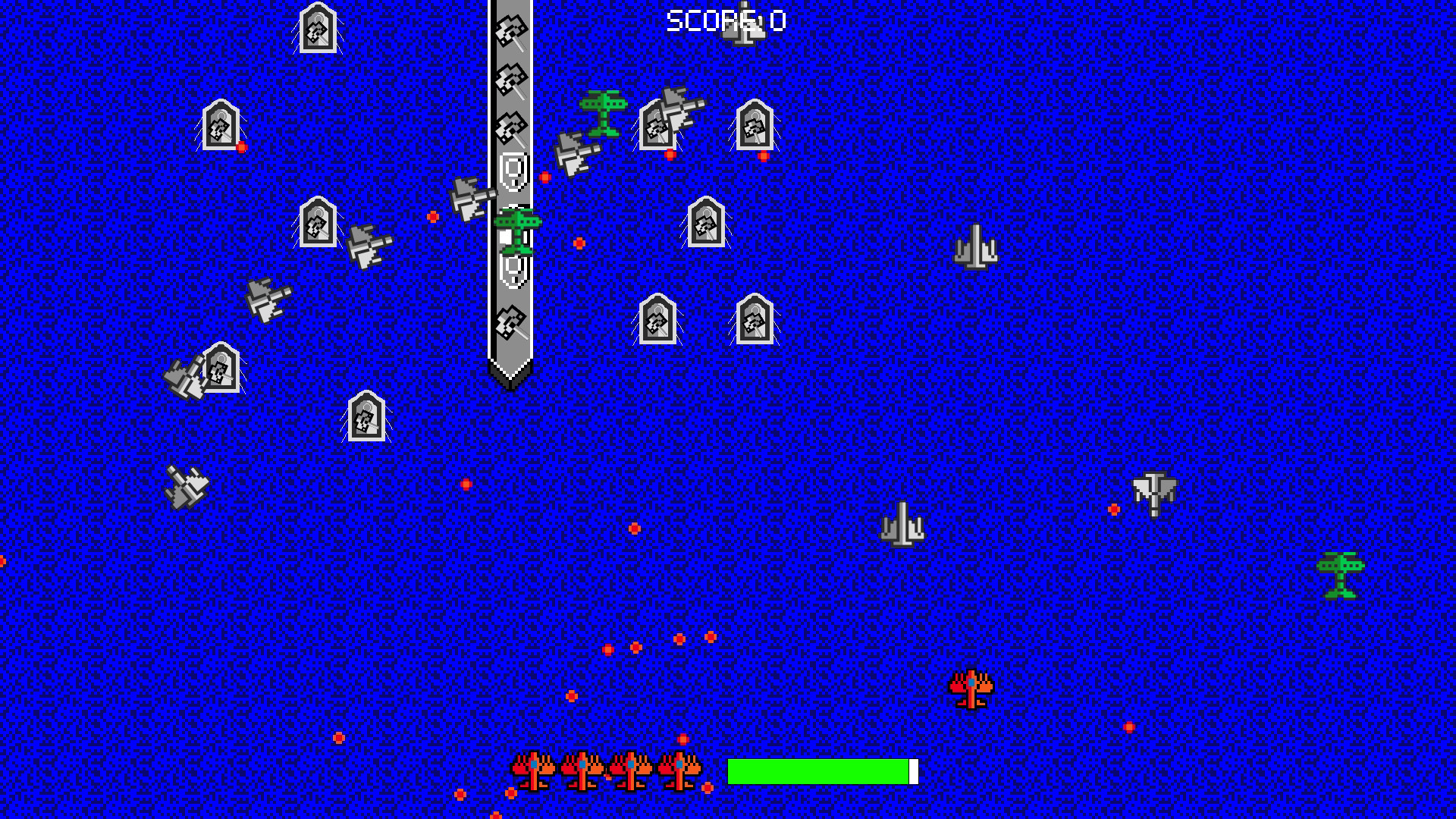The width and height of the screenshot is (1456, 819).
Task: Click the pointed tip of the runway
Action: tap(510, 379)
